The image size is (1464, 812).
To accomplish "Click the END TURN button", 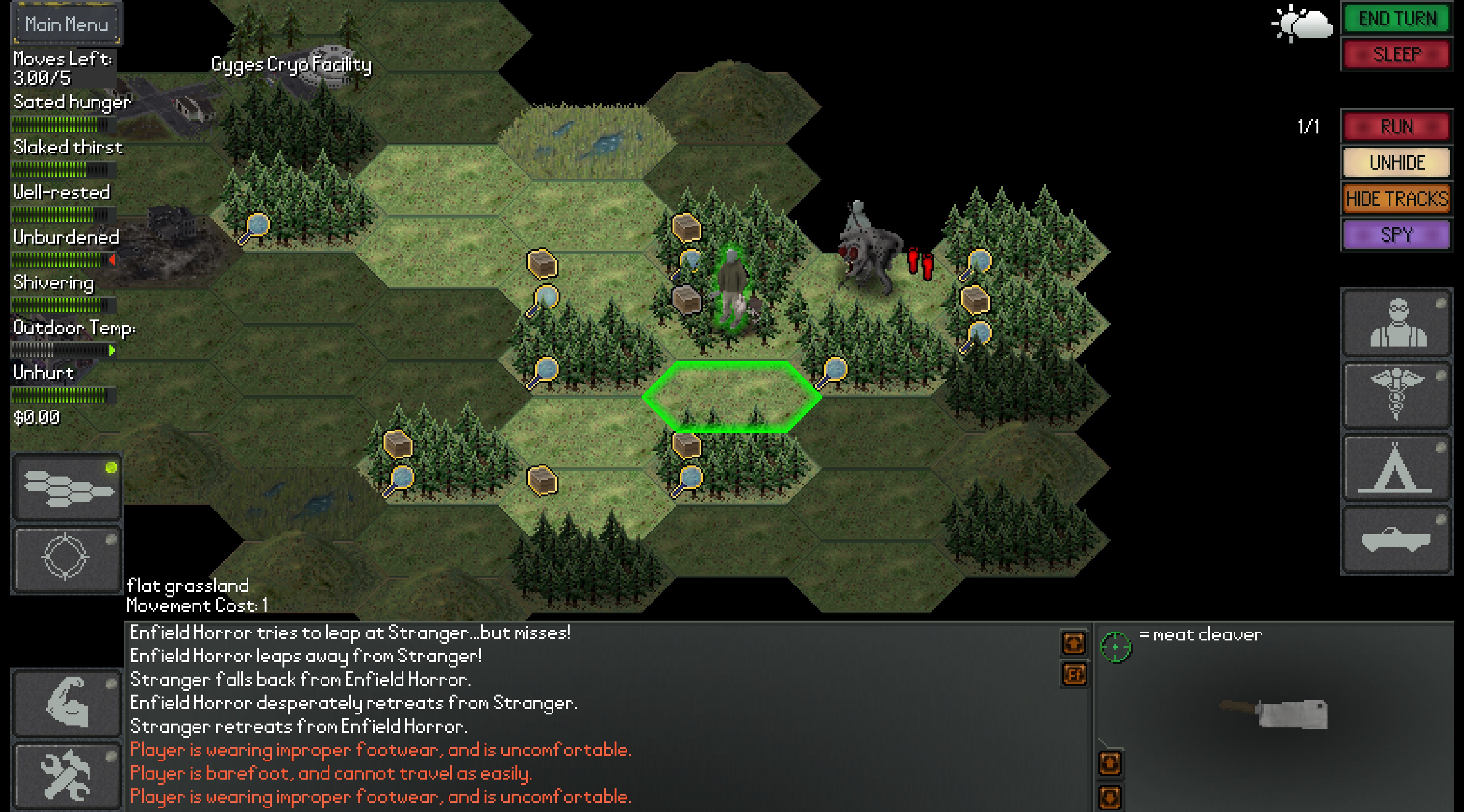I will pos(1397,19).
